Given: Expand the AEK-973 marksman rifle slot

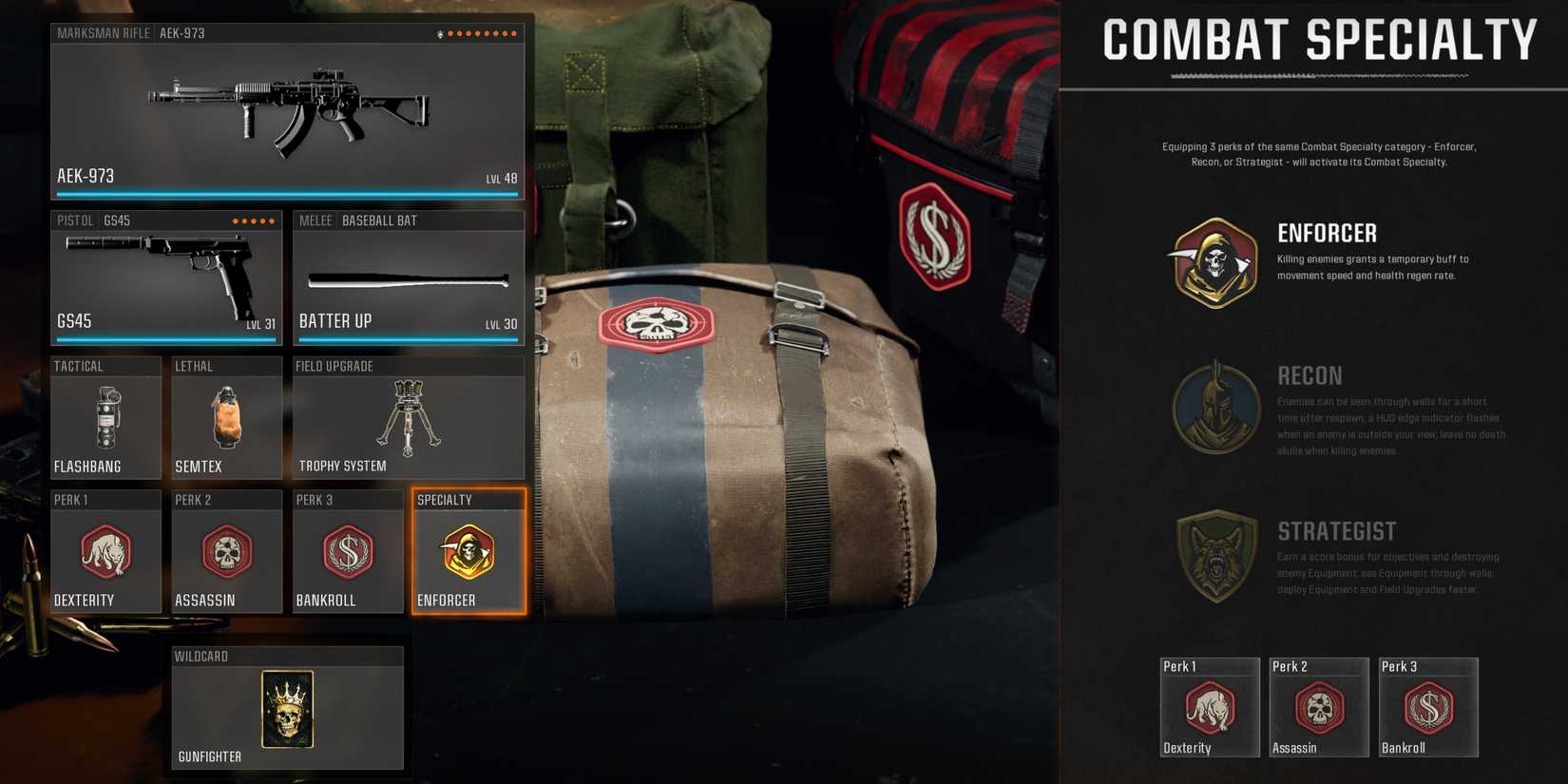Looking at the screenshot, I should pyautogui.click(x=285, y=109).
